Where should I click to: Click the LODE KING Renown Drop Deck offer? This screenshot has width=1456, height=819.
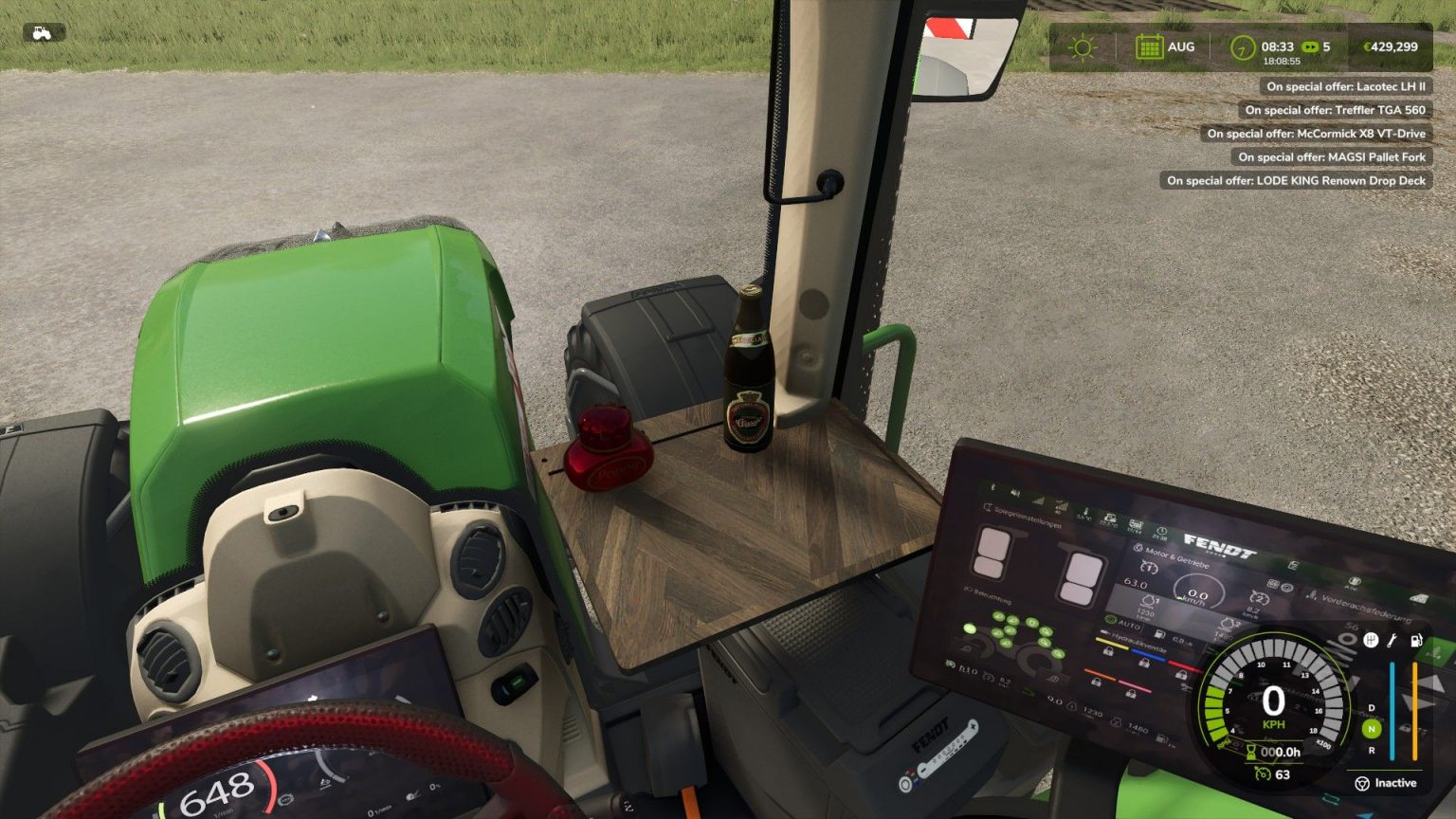click(1297, 181)
